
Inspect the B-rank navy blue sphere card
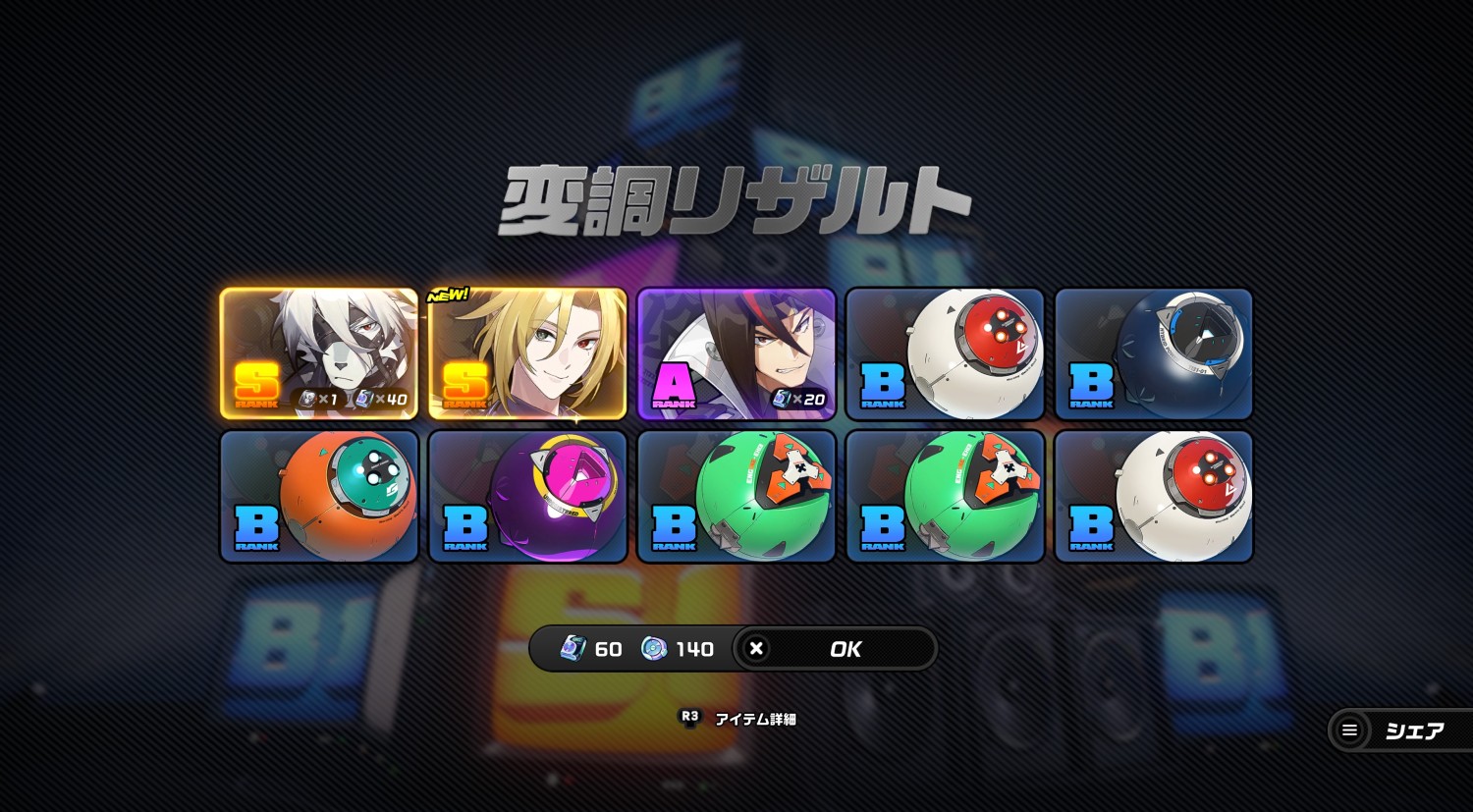coord(1153,353)
